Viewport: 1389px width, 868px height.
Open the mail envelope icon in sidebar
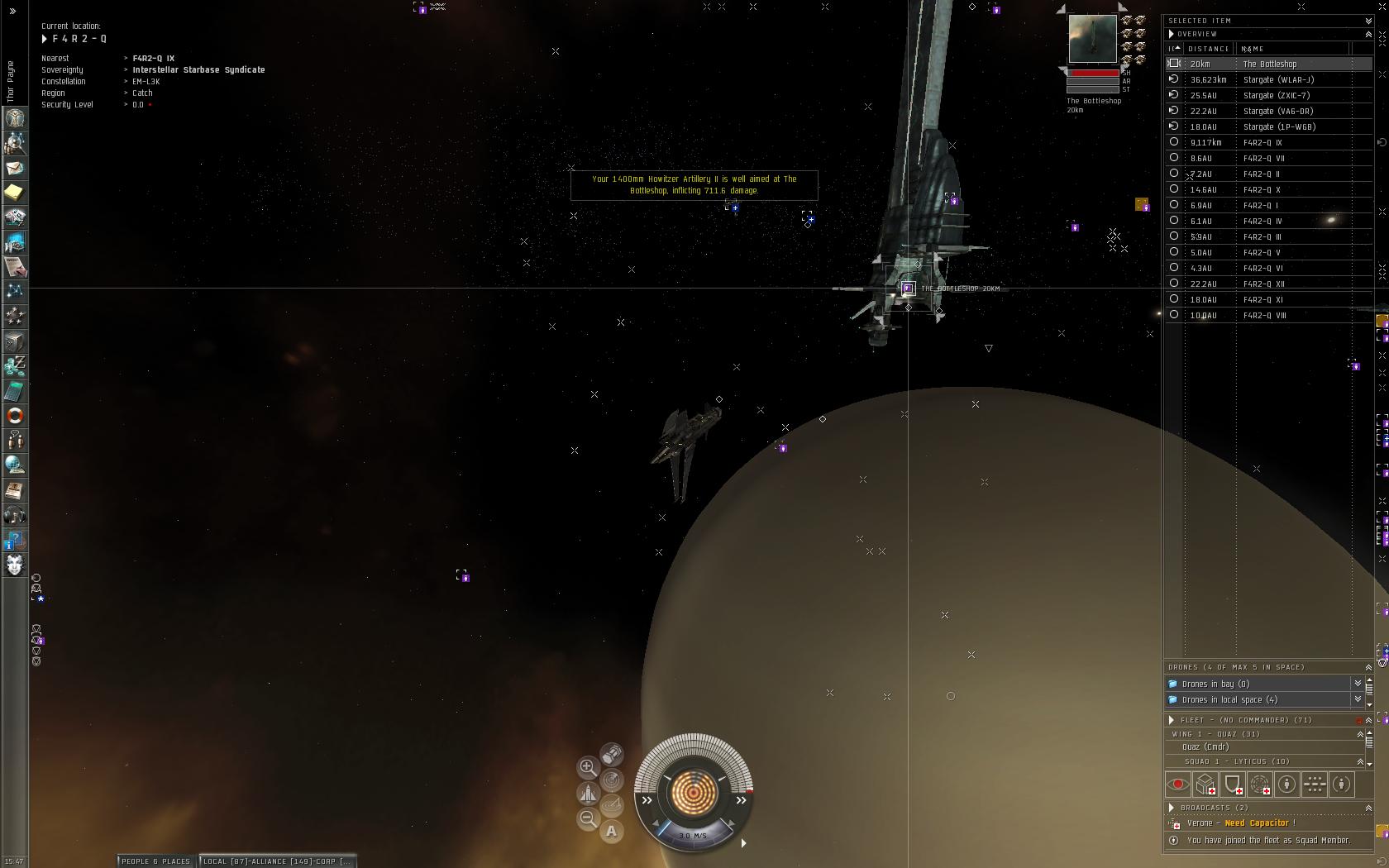(15, 168)
